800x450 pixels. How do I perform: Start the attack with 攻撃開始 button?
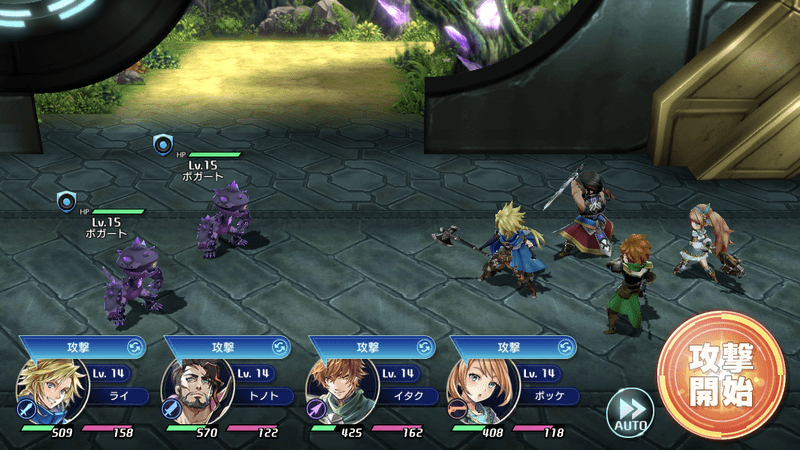click(x=721, y=375)
